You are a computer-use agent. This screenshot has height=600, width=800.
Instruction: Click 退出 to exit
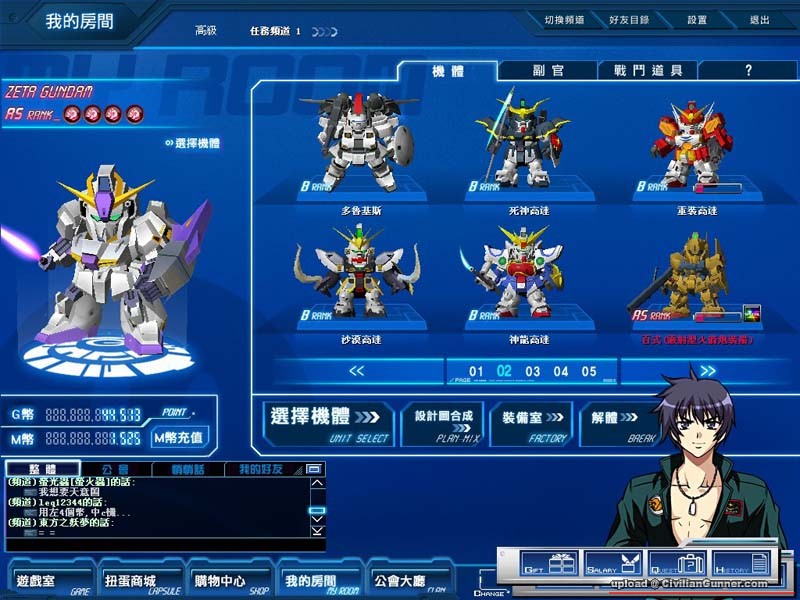759,19
